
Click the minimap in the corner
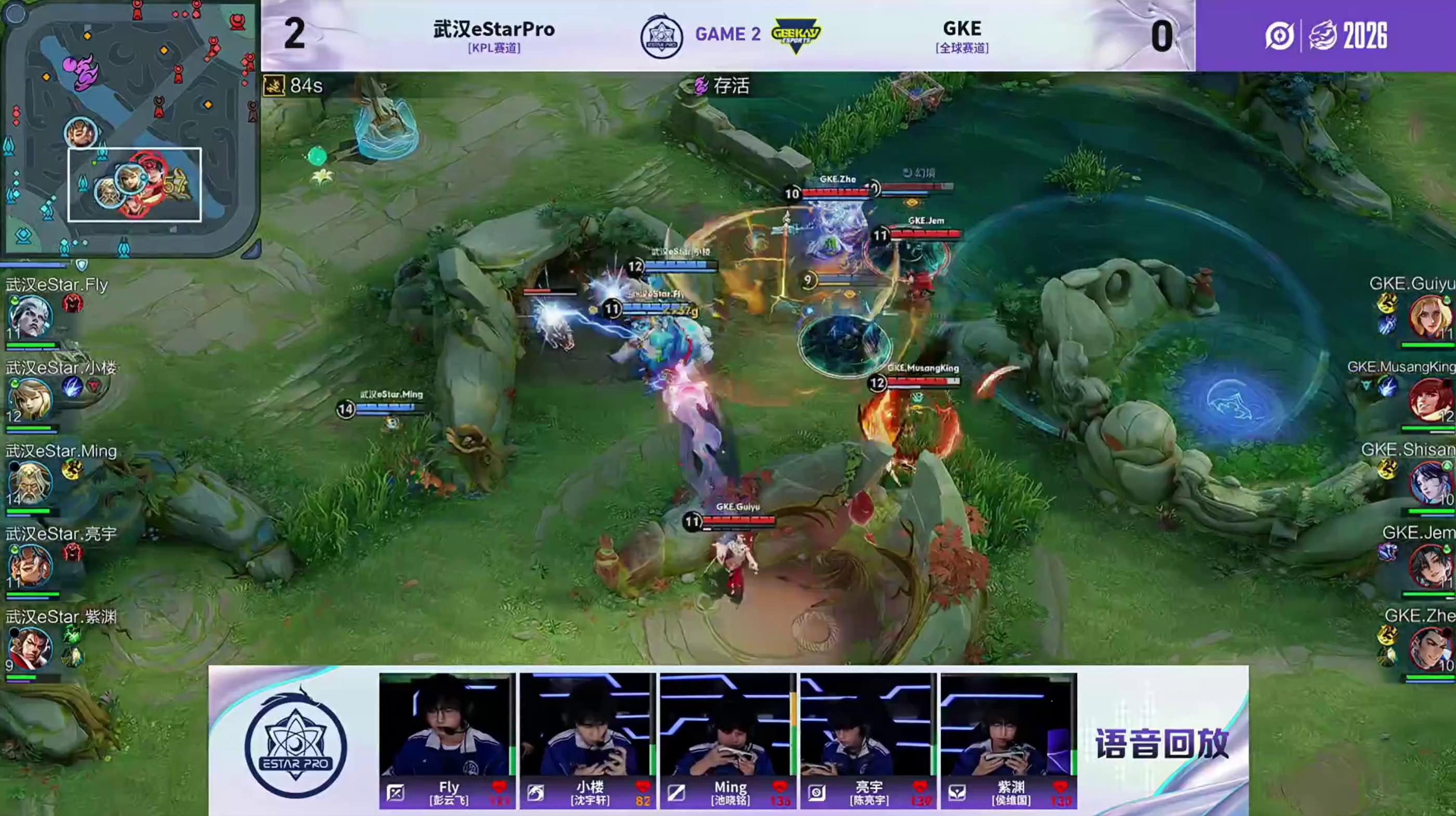click(x=129, y=129)
